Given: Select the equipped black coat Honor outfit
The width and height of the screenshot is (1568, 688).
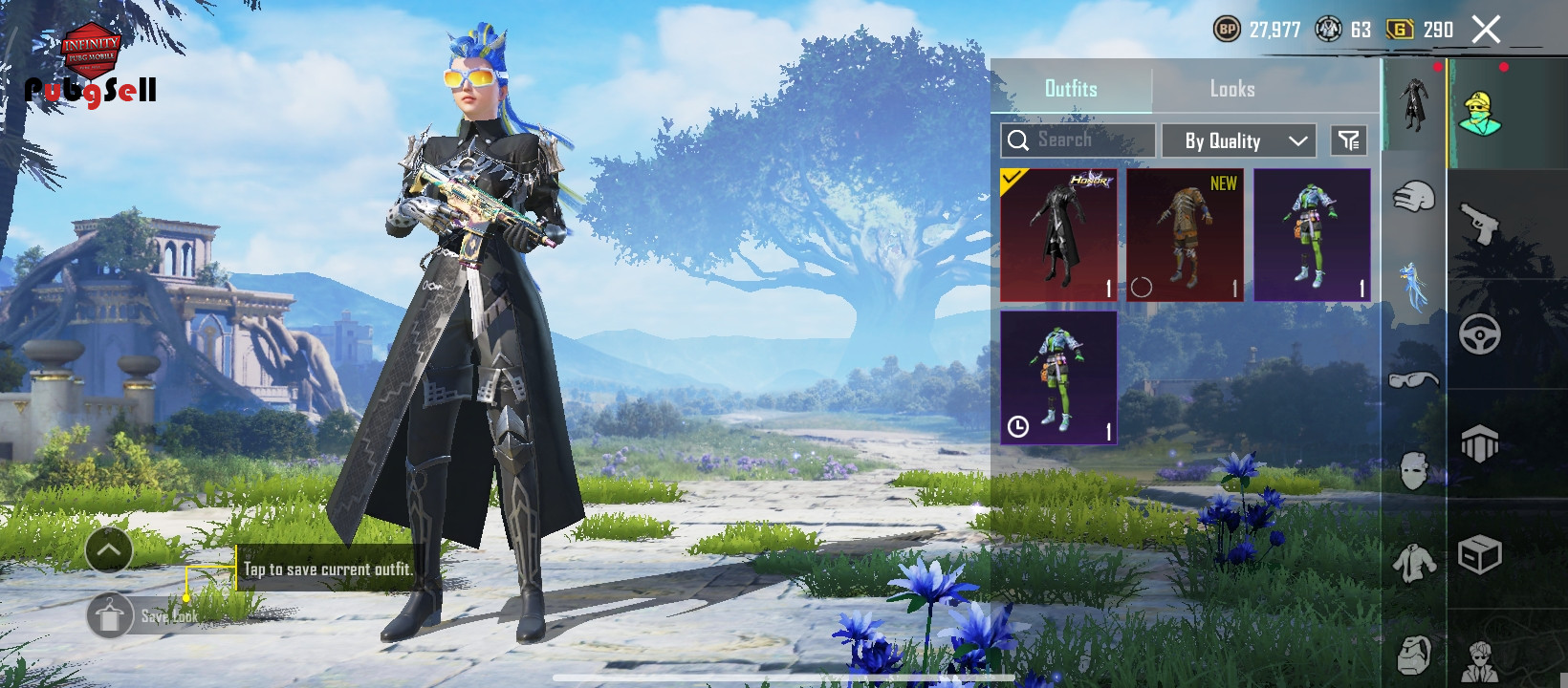Looking at the screenshot, I should (1058, 235).
